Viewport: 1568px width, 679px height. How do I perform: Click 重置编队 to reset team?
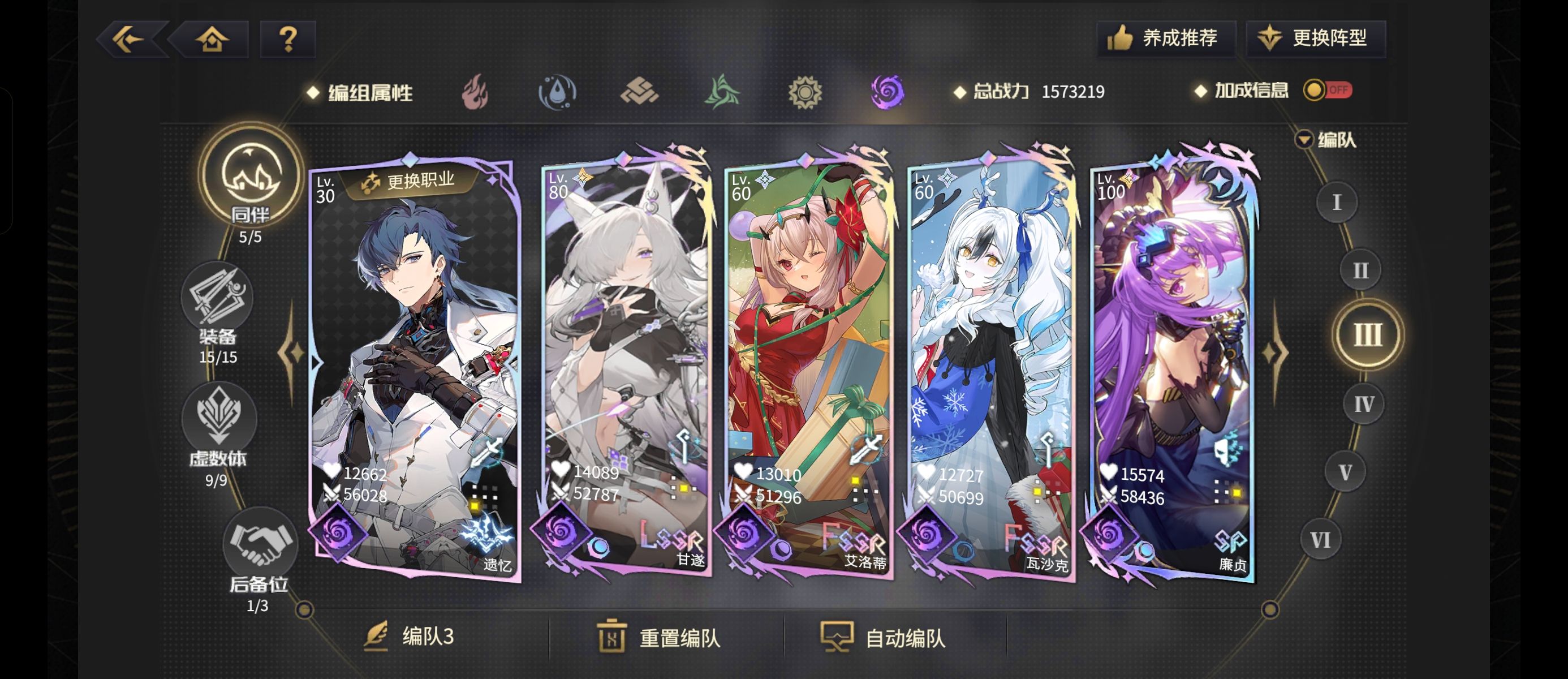[x=658, y=638]
